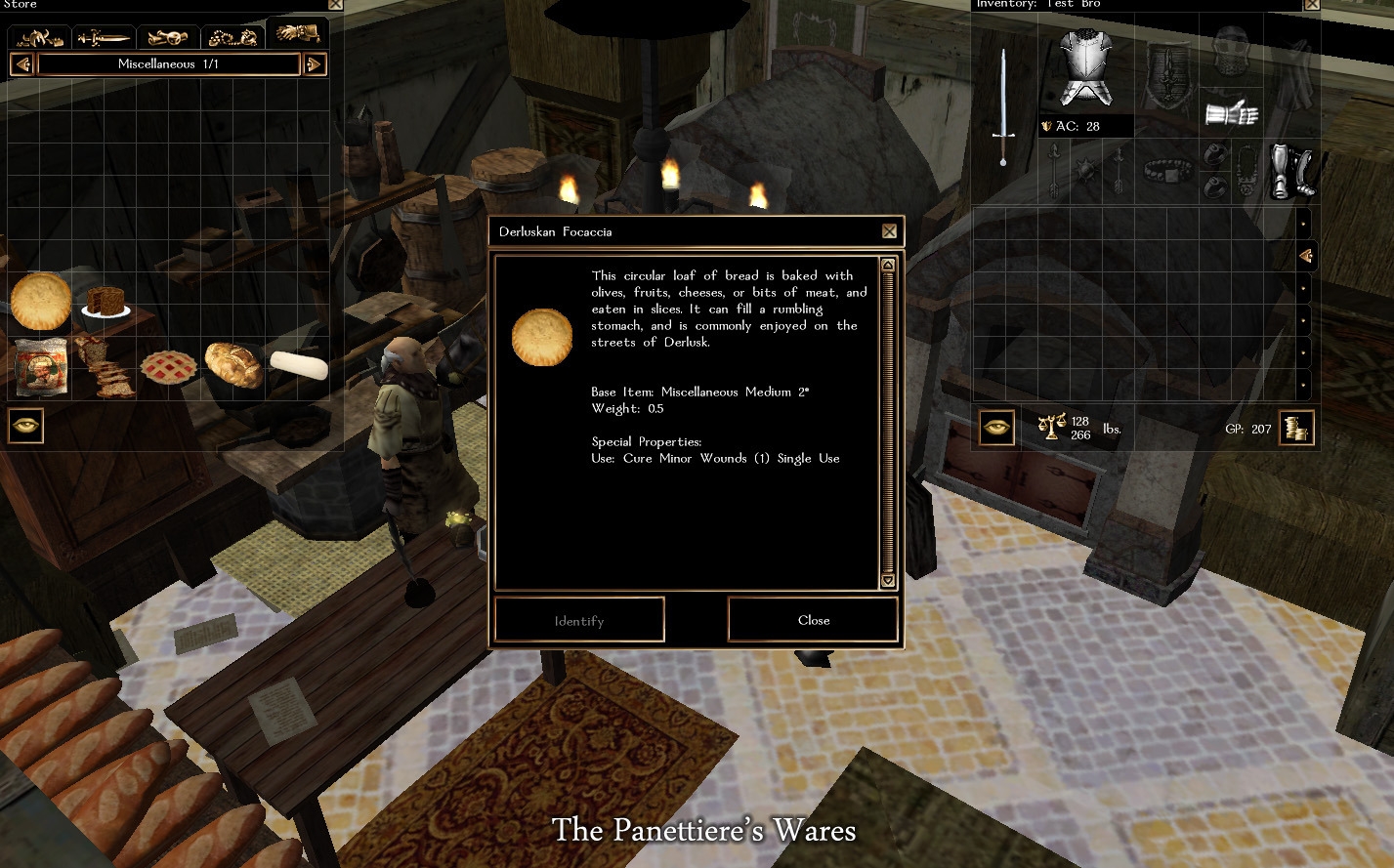
Task: Select the Miscellaneous store tab with gauntlet icon
Action: (x=297, y=34)
